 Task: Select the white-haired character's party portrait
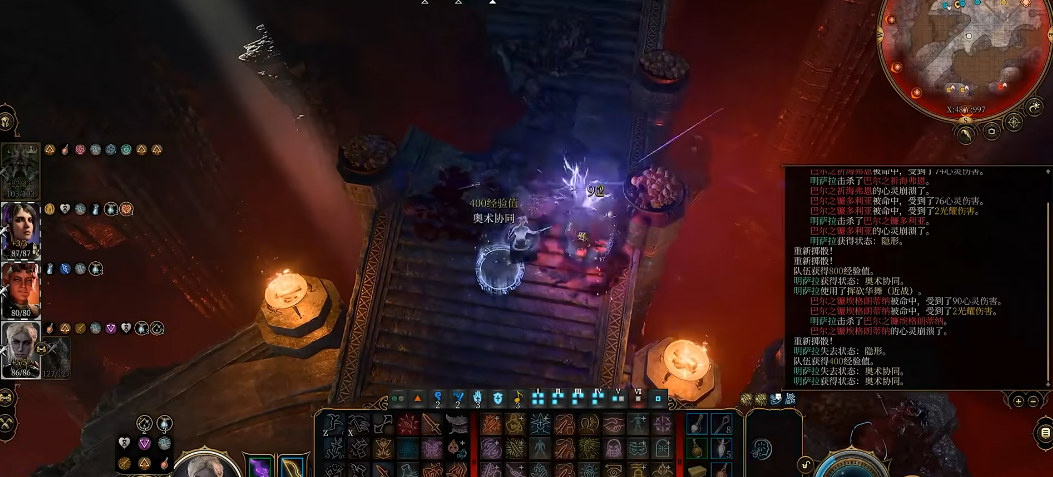[20, 343]
